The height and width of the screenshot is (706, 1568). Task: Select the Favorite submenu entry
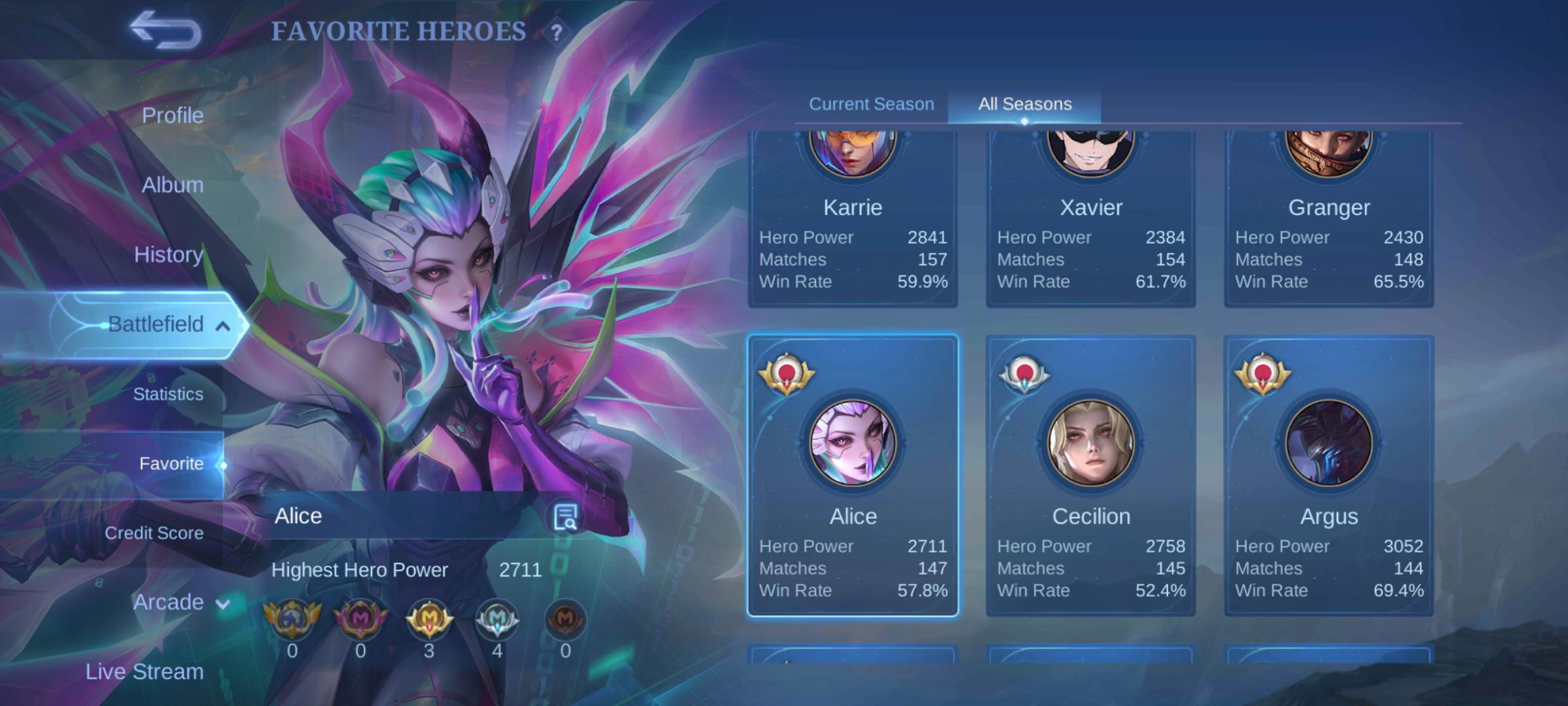[171, 463]
